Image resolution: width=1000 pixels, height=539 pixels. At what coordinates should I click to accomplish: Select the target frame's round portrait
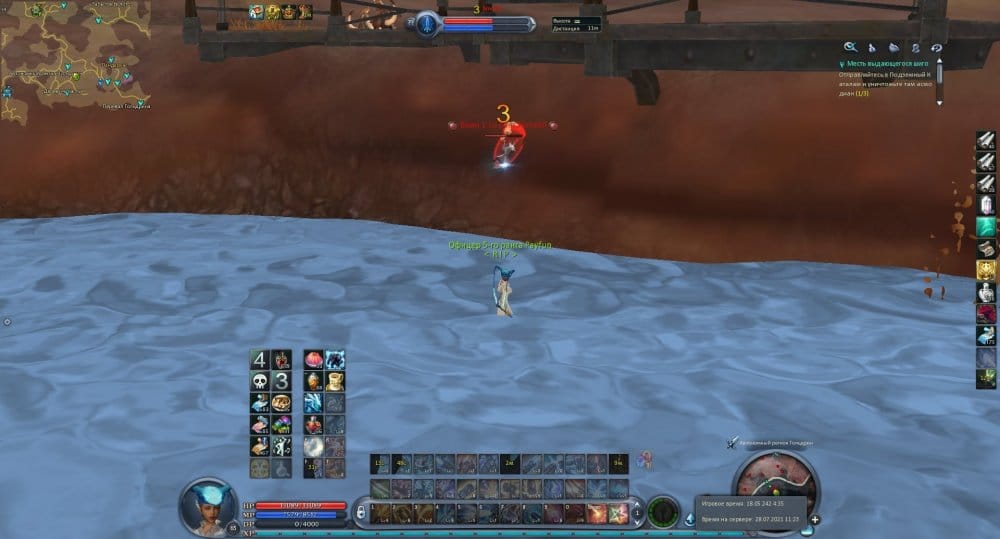point(428,23)
